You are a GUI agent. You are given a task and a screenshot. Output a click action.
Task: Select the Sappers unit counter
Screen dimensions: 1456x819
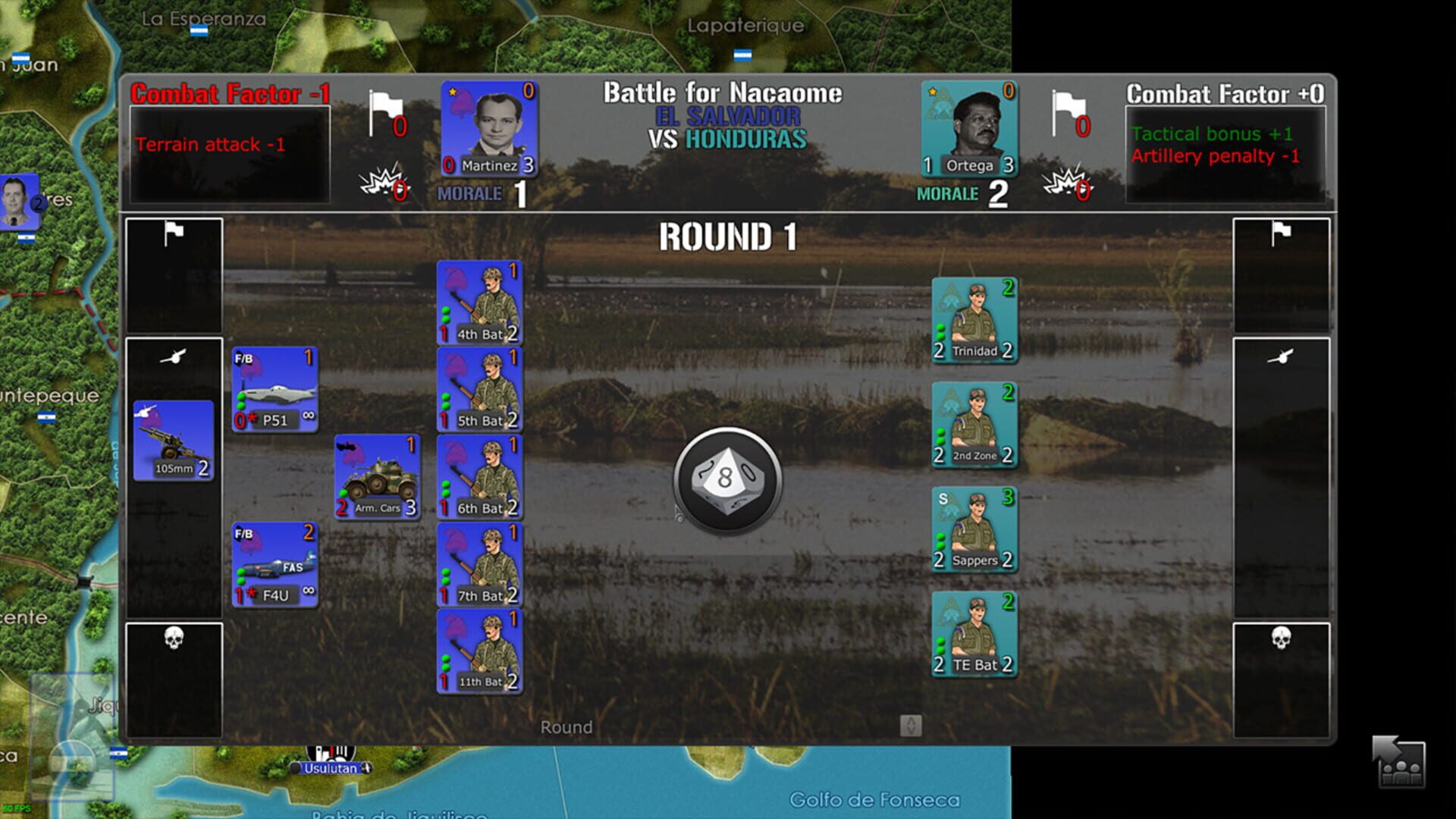[x=974, y=529]
